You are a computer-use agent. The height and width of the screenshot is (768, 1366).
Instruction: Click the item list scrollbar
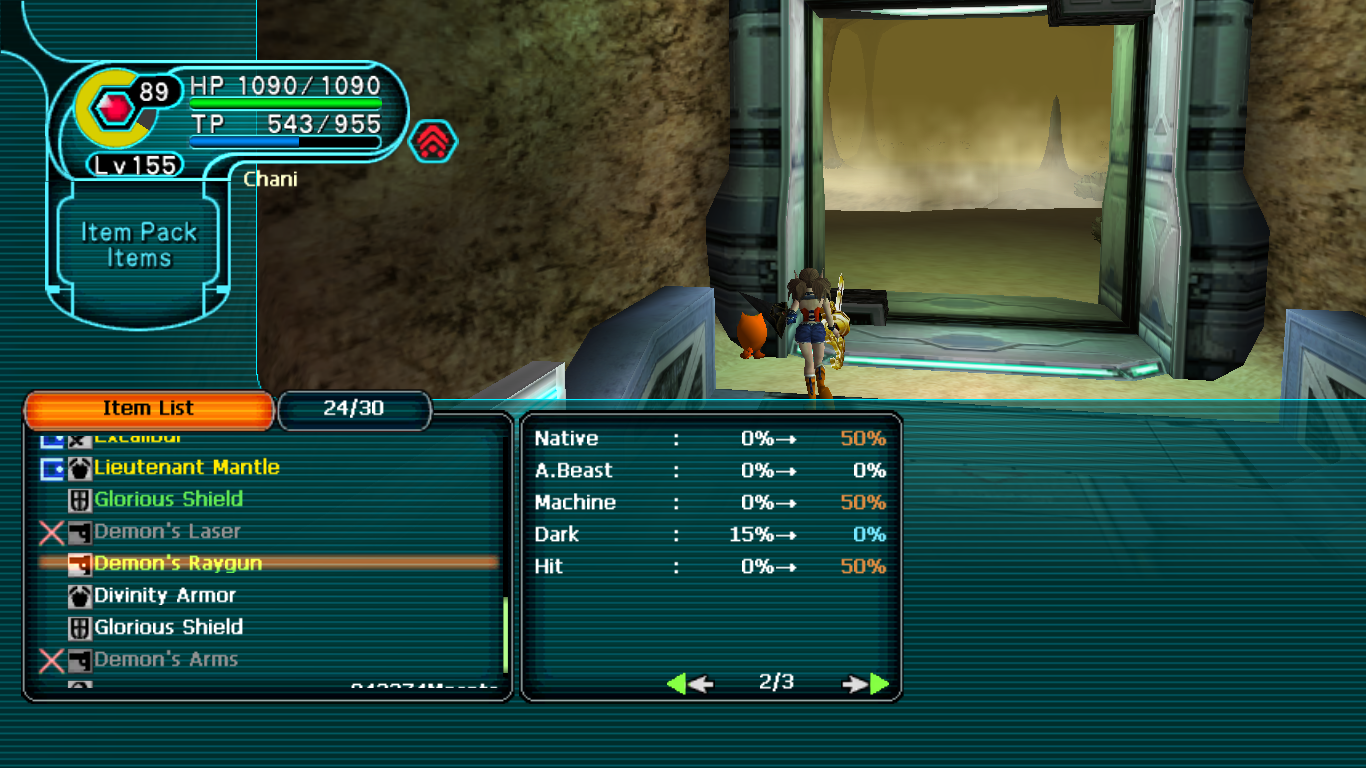[x=506, y=635]
